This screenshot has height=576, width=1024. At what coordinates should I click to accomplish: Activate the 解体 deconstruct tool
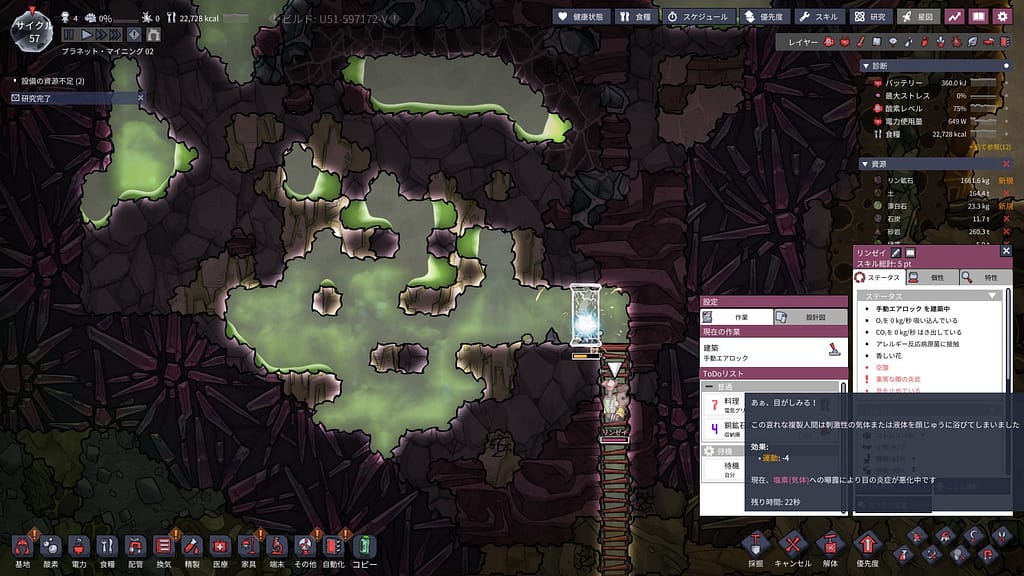tap(829, 546)
